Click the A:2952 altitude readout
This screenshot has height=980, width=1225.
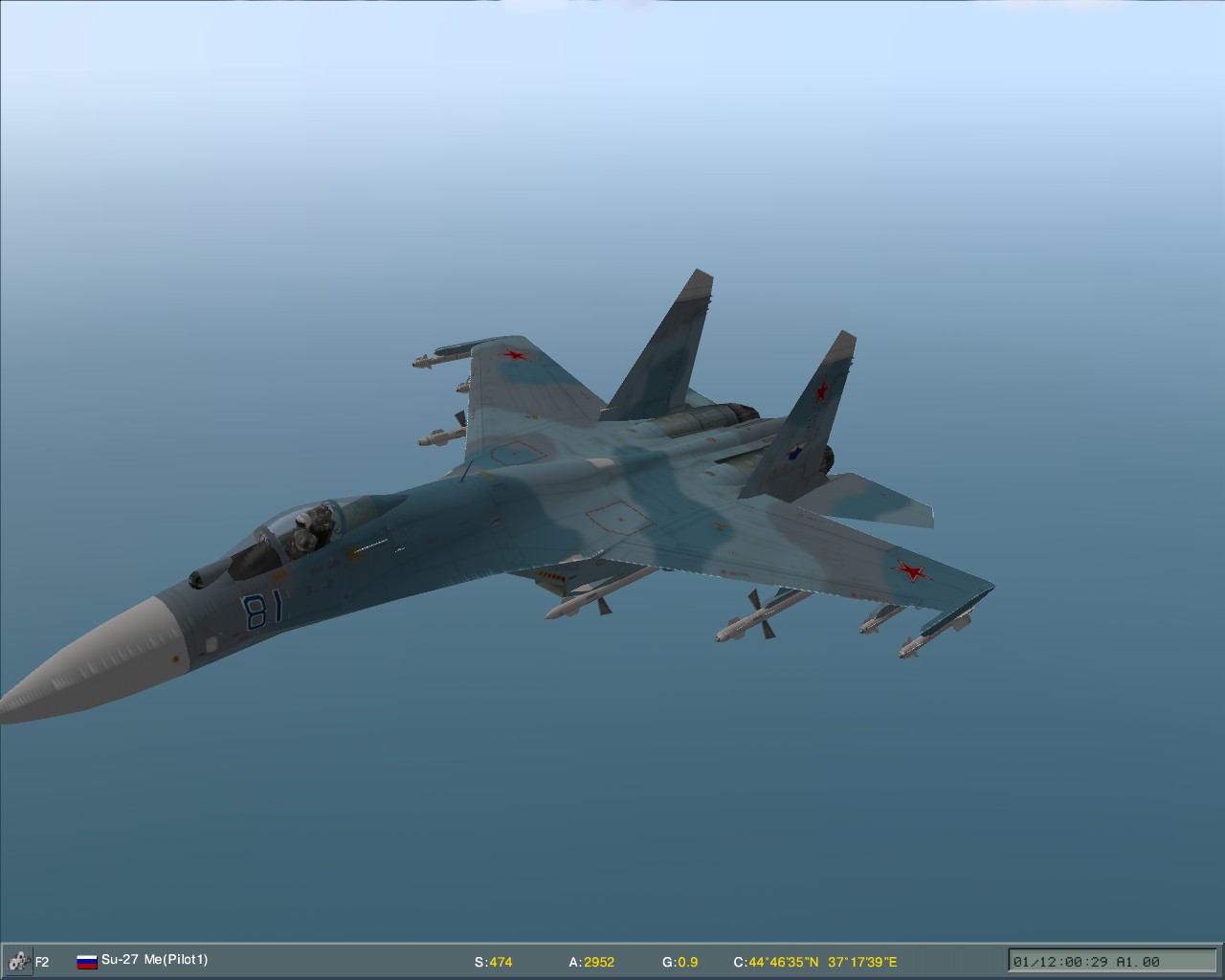(592, 962)
